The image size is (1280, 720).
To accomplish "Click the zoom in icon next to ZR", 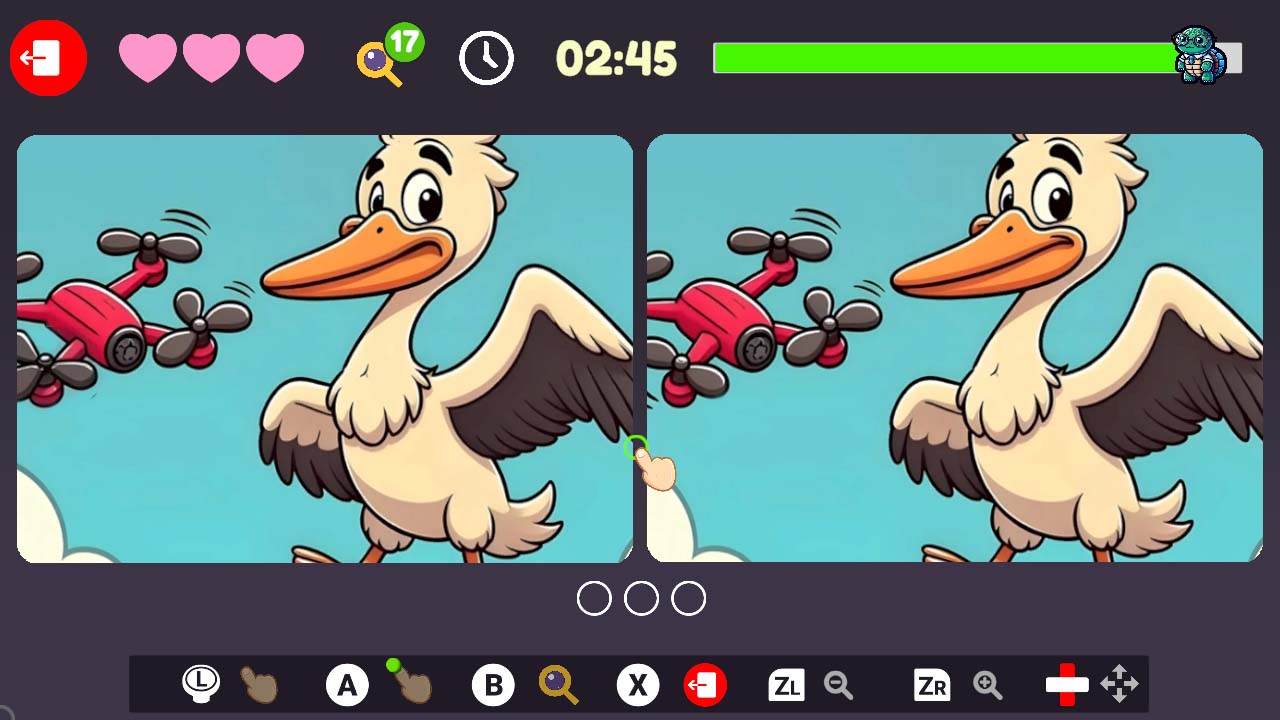I will pos(987,685).
